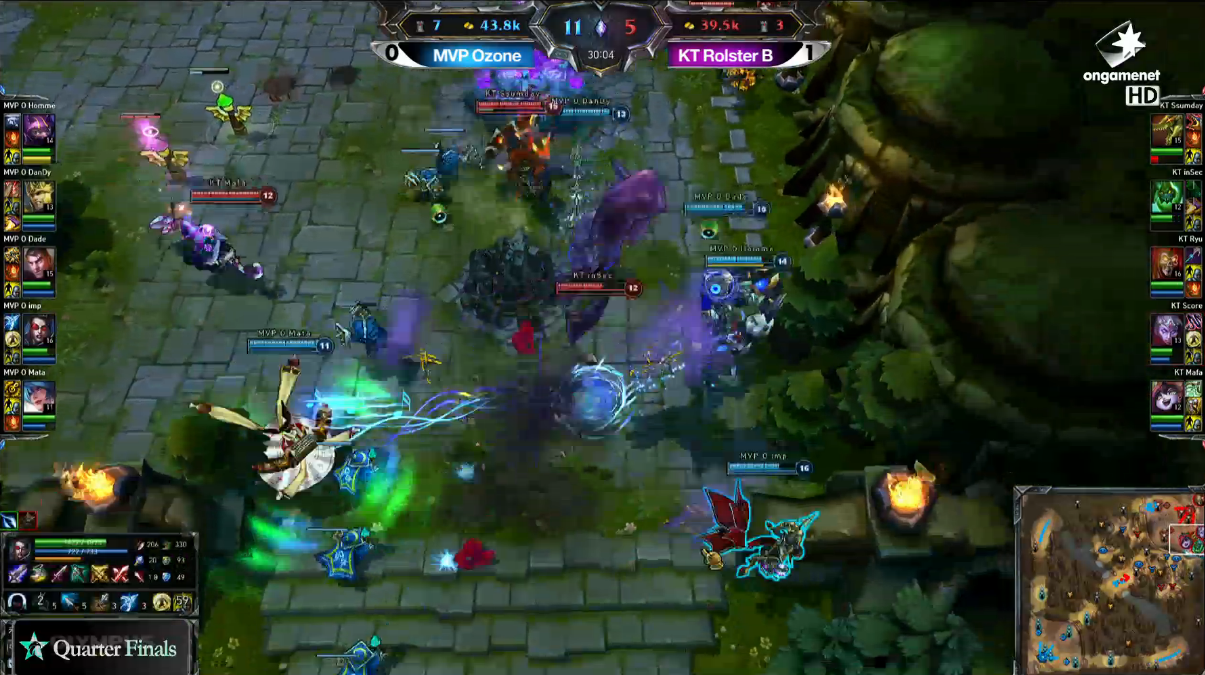The height and width of the screenshot is (675, 1205).
Task: Select KT Ssumday's champion portrait
Action: coord(1166,132)
